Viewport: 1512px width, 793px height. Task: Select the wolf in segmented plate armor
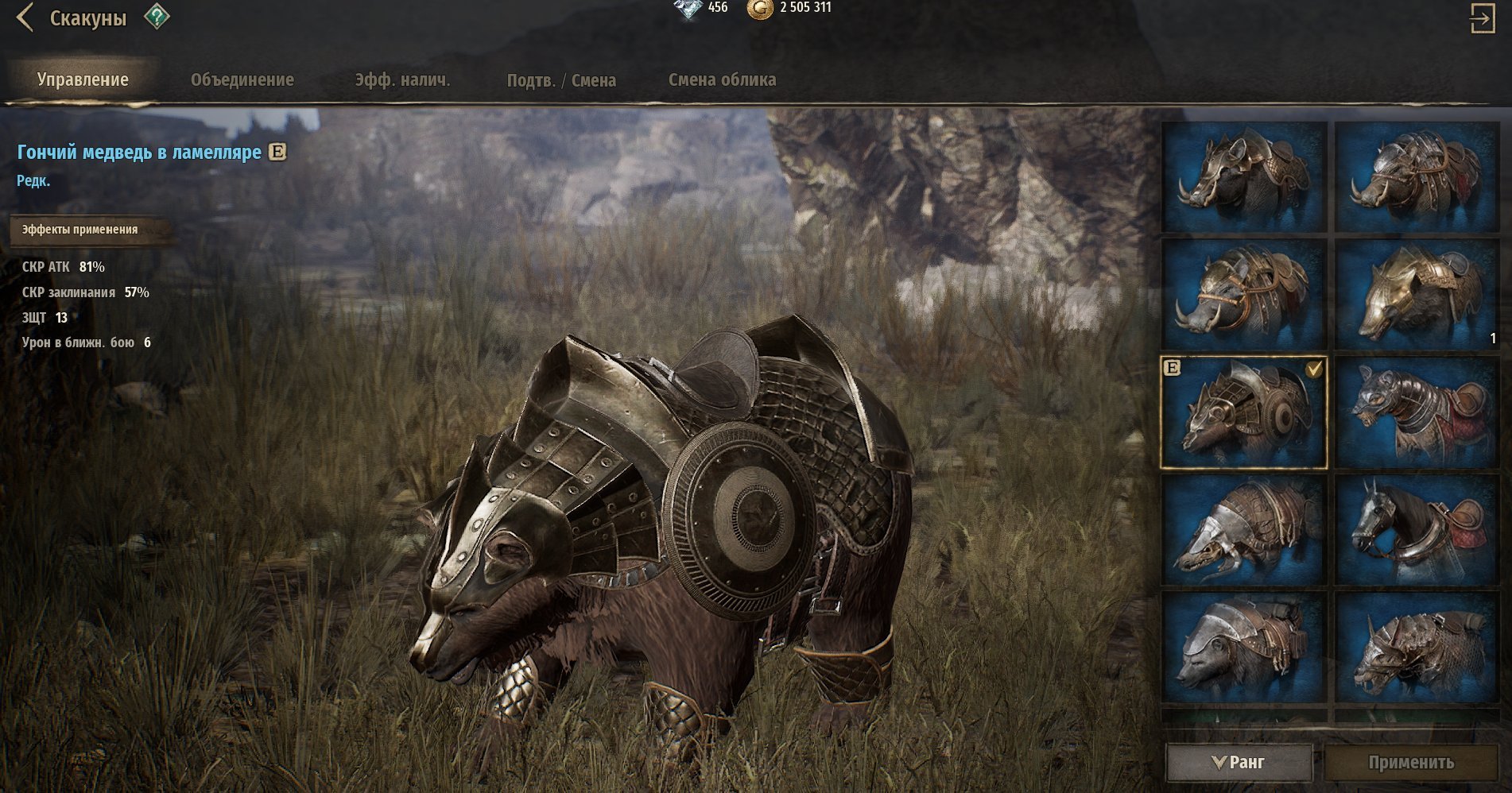click(x=1417, y=412)
